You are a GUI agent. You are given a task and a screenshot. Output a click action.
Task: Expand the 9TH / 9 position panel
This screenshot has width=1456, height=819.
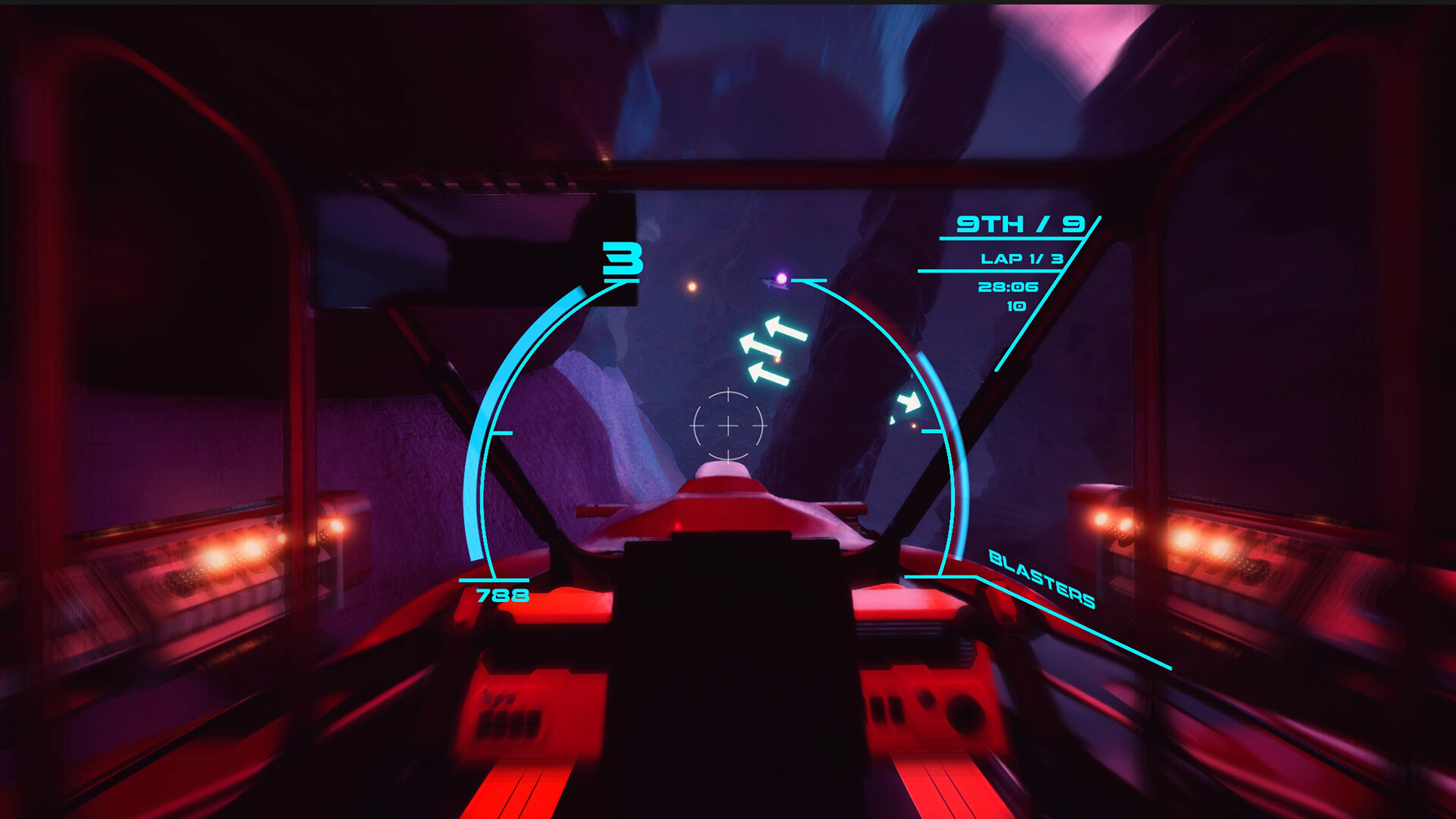1022,223
